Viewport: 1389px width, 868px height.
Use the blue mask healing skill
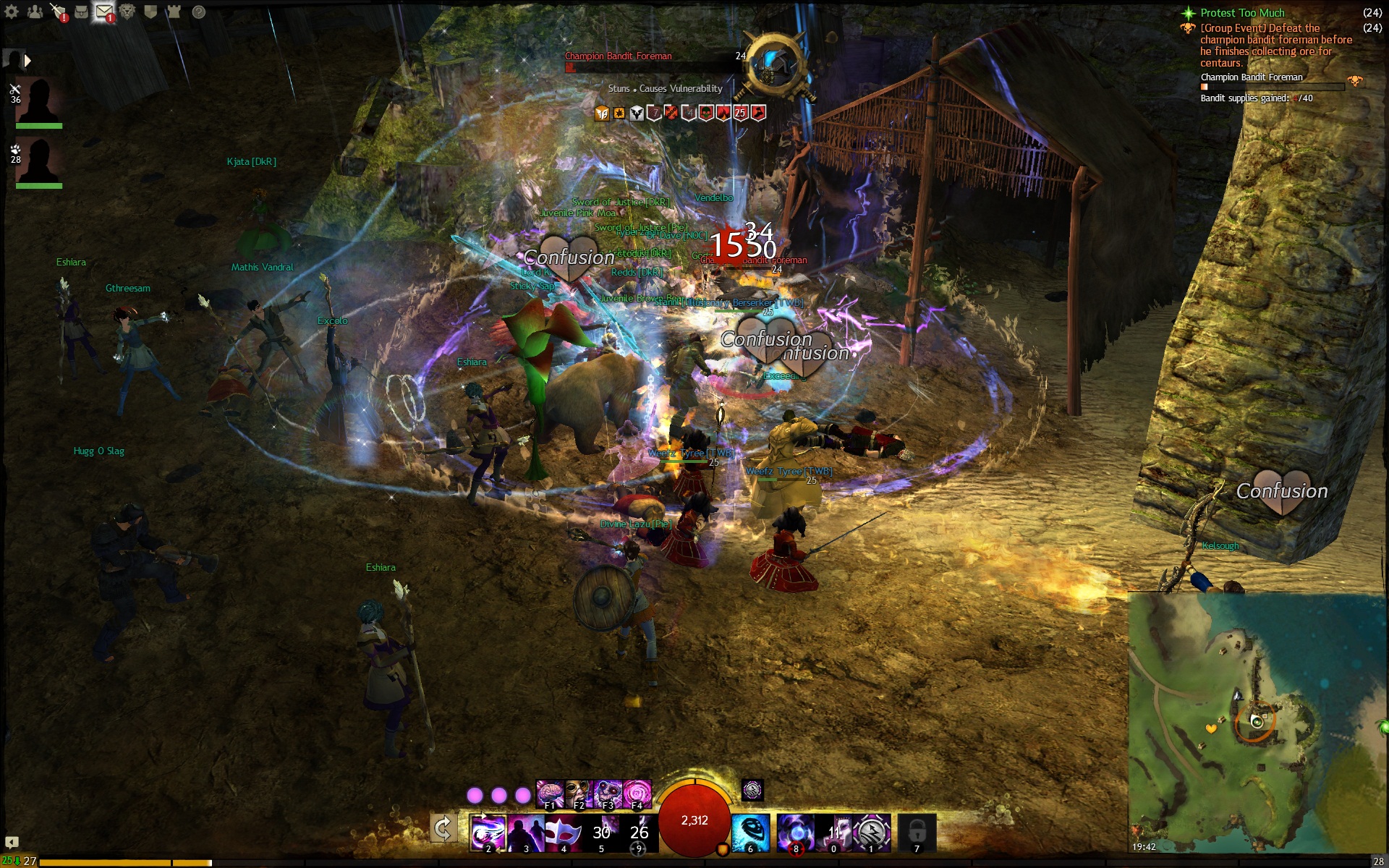tap(750, 832)
